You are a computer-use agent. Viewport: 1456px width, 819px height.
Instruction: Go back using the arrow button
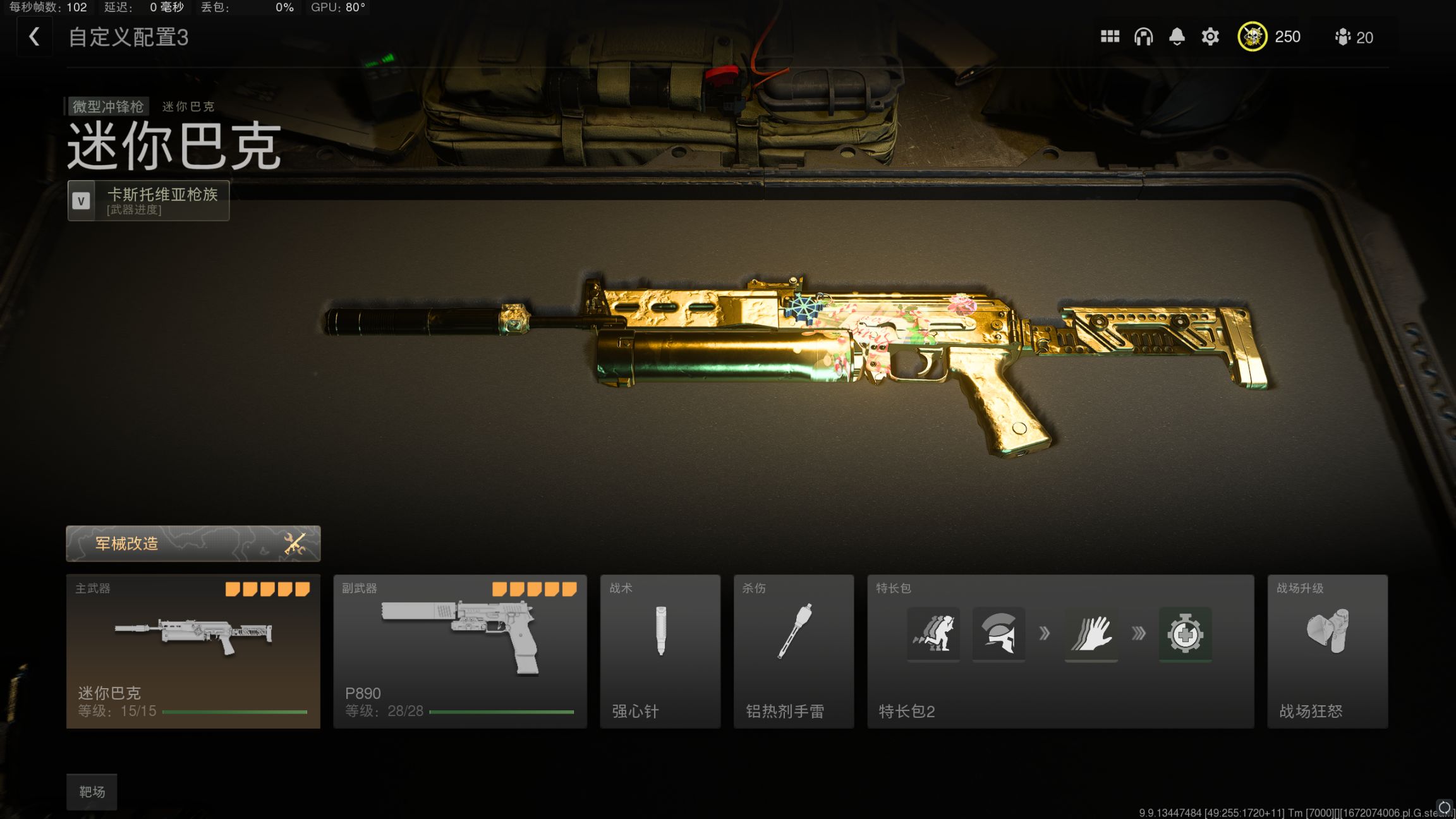point(34,37)
